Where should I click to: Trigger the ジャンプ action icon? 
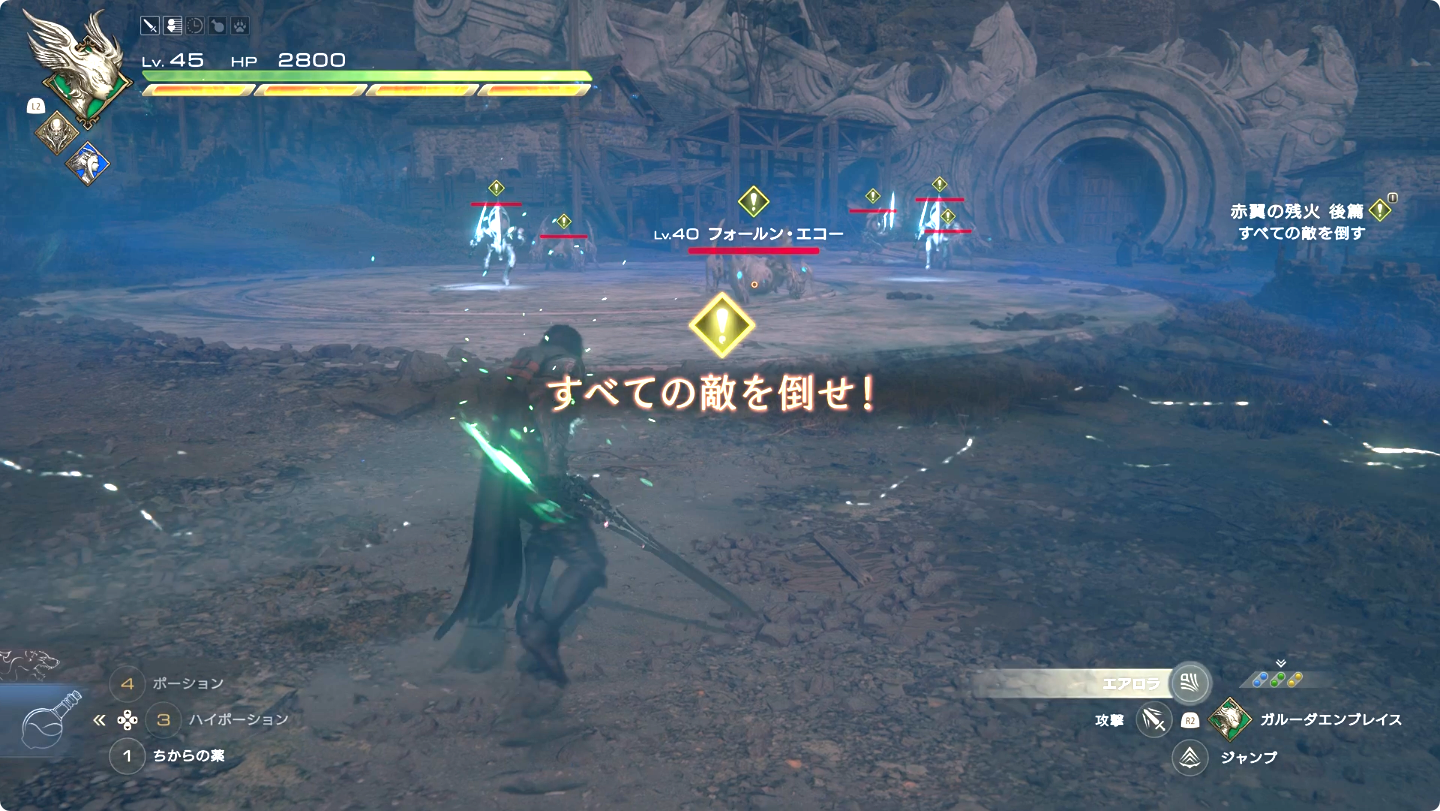tap(1190, 757)
